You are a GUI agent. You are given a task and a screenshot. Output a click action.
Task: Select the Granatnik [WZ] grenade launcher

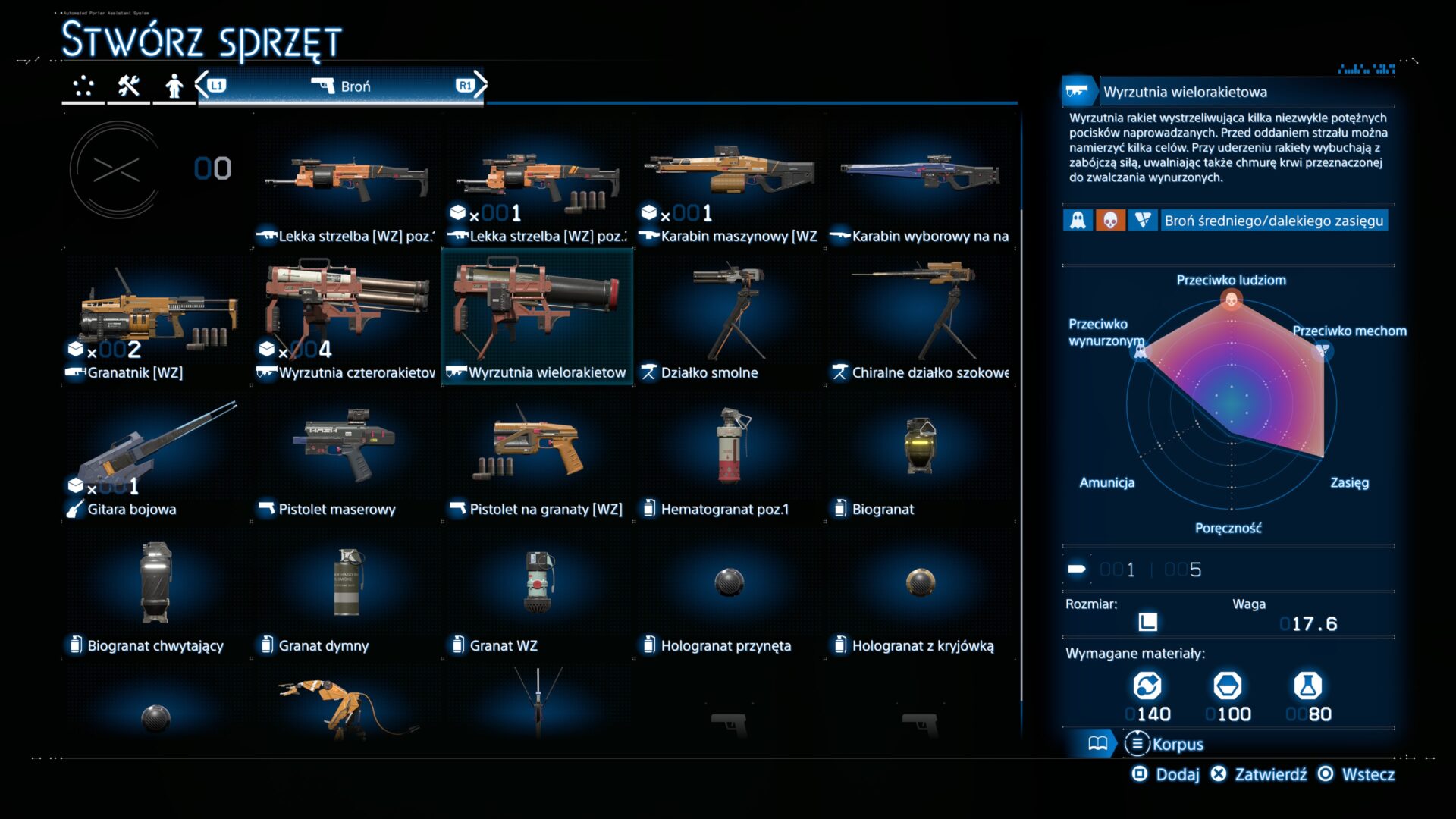point(157,321)
